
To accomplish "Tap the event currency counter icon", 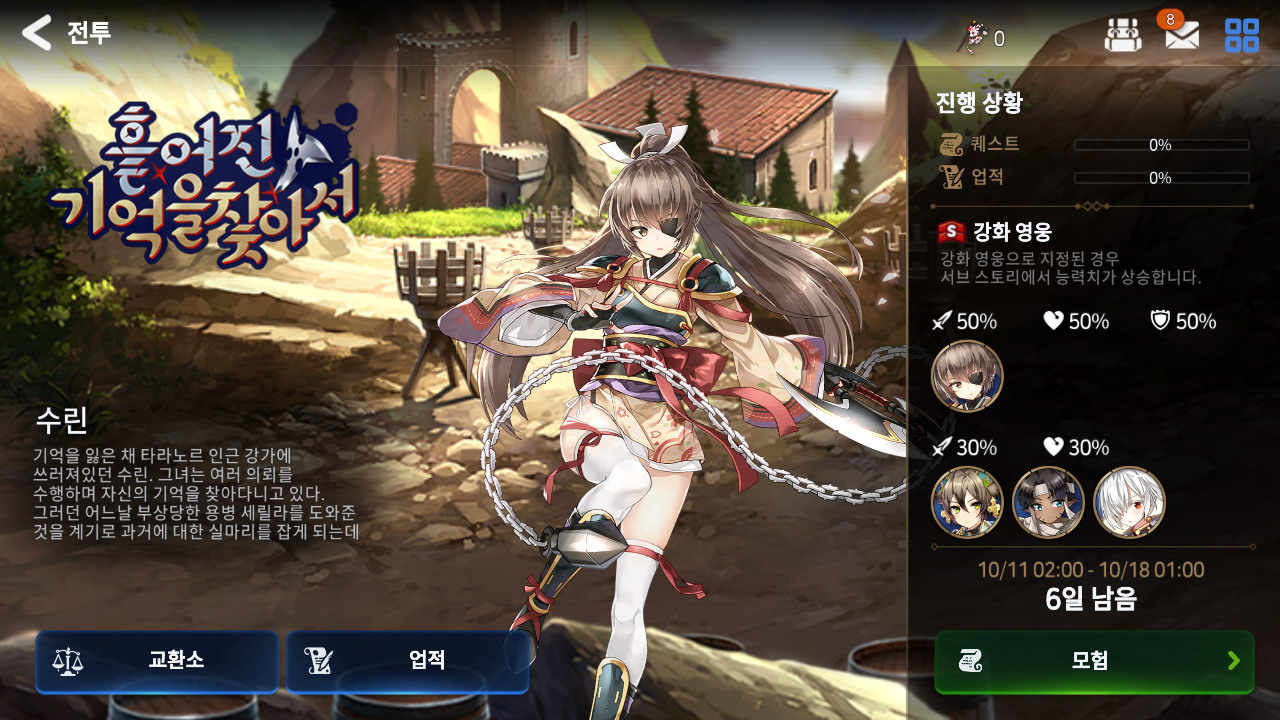I will click(x=973, y=38).
